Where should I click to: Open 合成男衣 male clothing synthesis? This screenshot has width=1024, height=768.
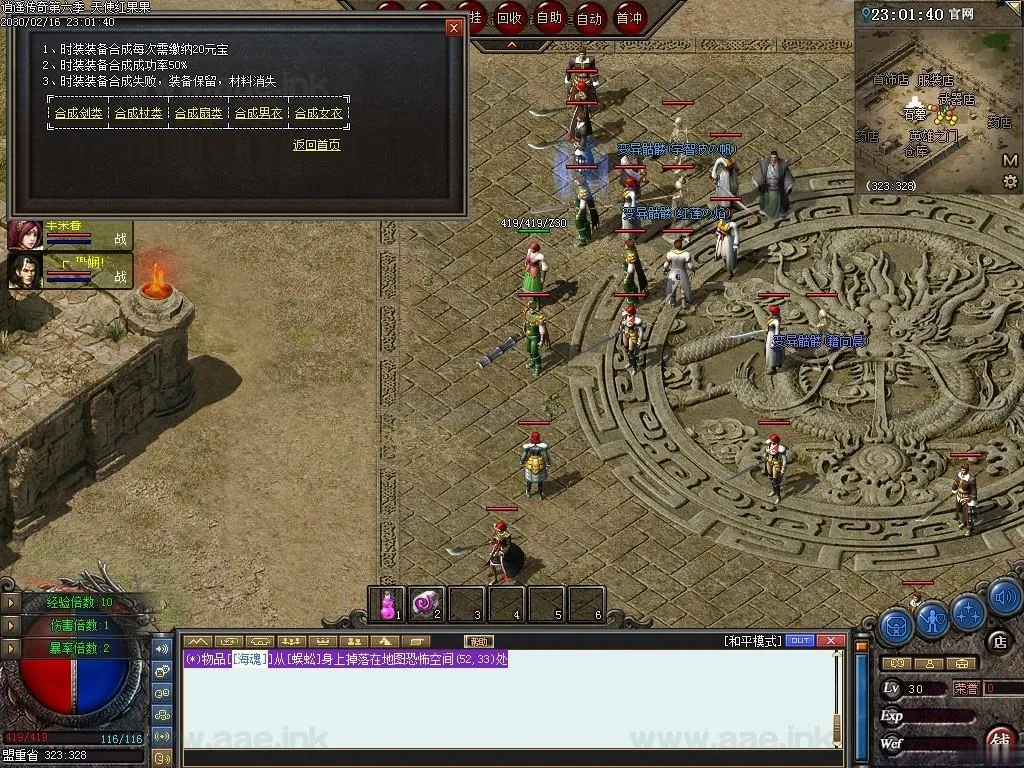click(258, 114)
